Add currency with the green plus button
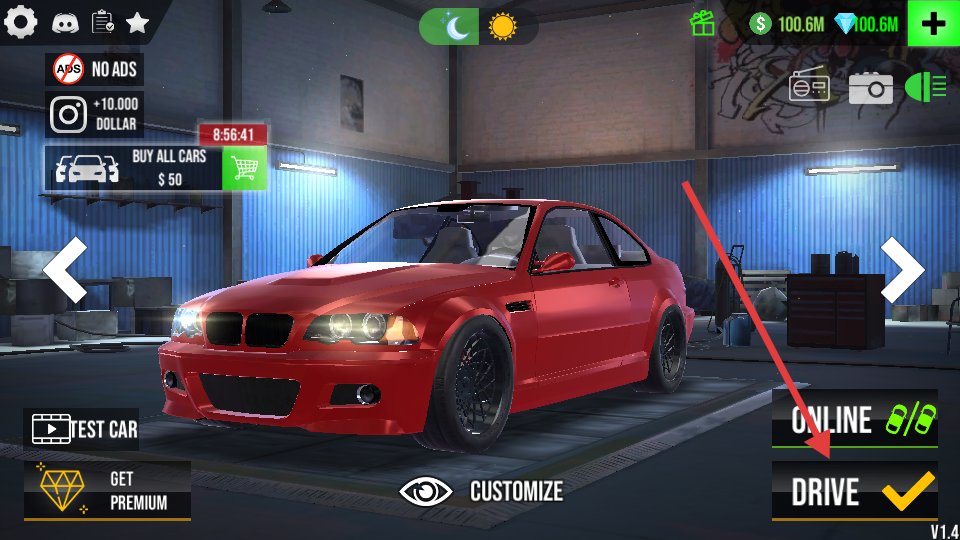Image resolution: width=960 pixels, height=540 pixels. (933, 24)
